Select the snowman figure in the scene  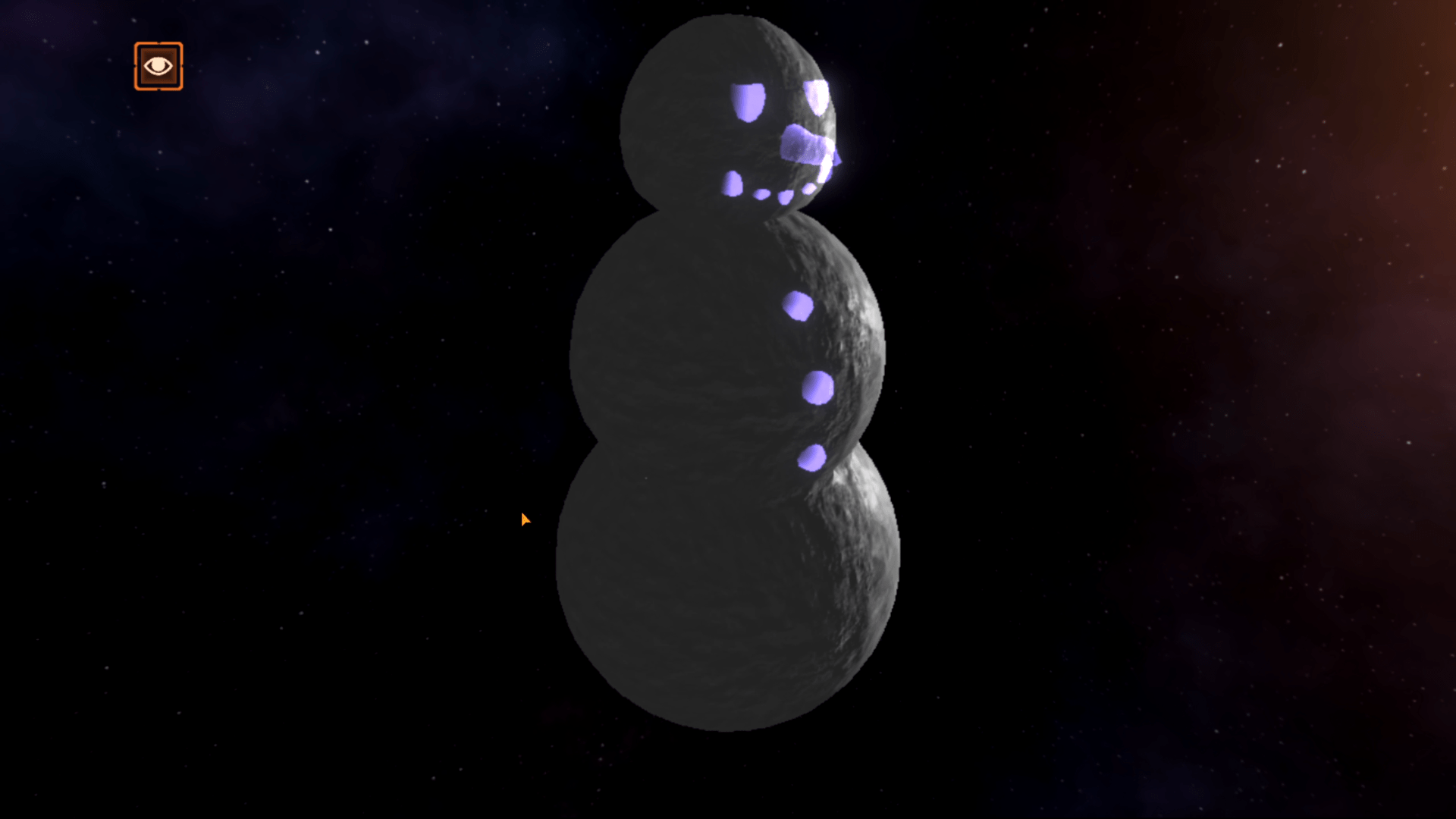point(728,379)
